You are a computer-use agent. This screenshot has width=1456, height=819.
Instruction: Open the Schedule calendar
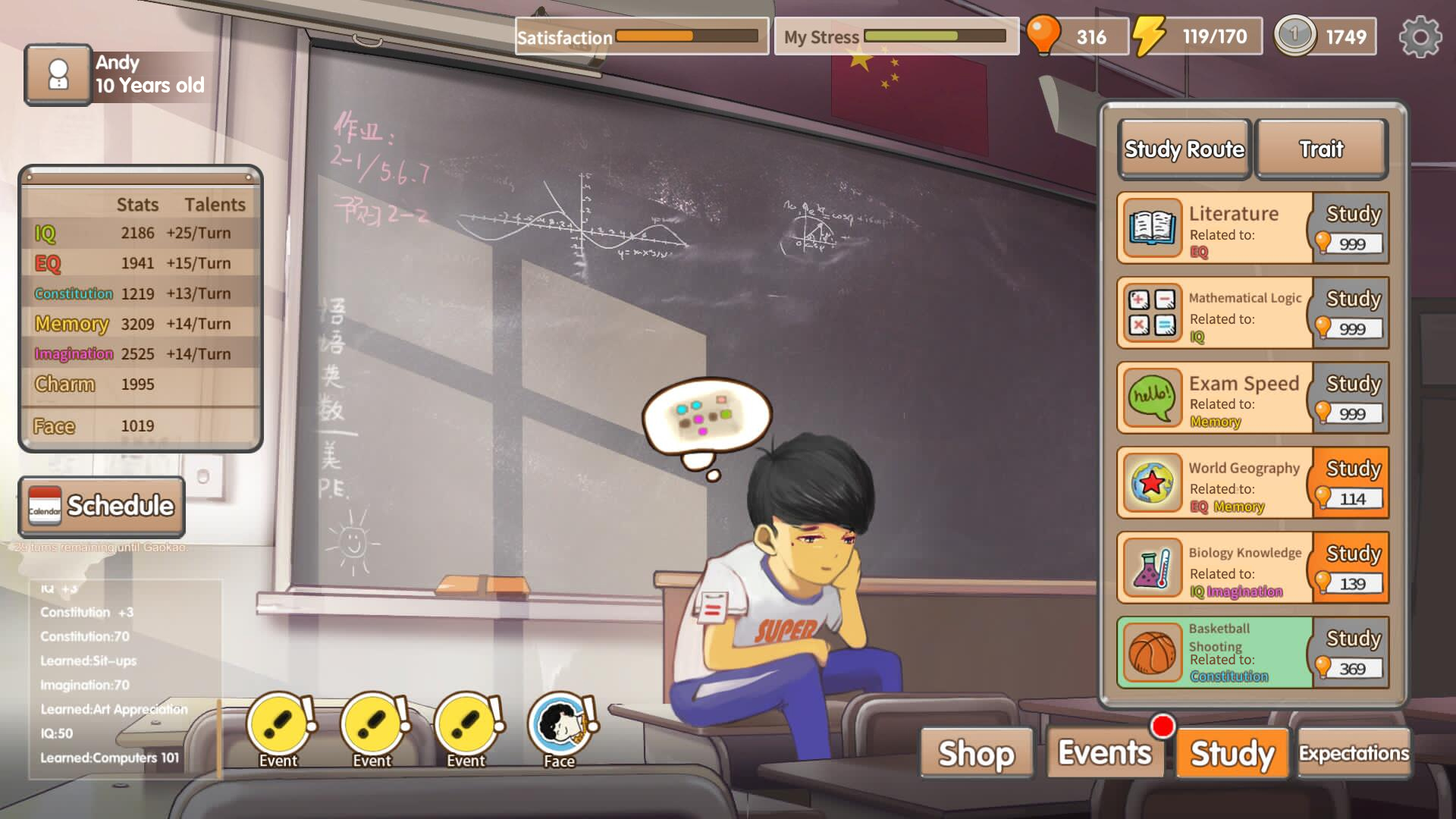pos(102,507)
